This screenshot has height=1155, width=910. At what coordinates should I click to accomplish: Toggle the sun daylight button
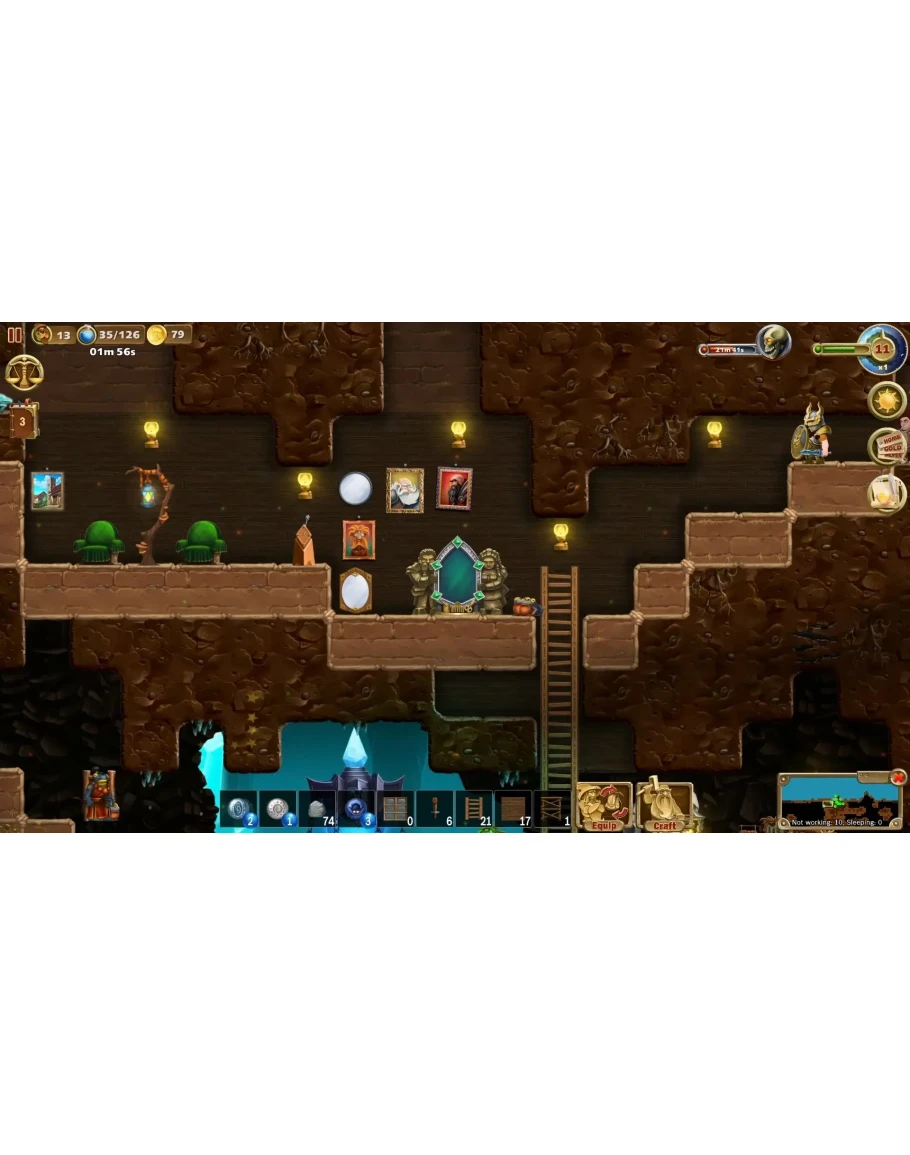886,400
